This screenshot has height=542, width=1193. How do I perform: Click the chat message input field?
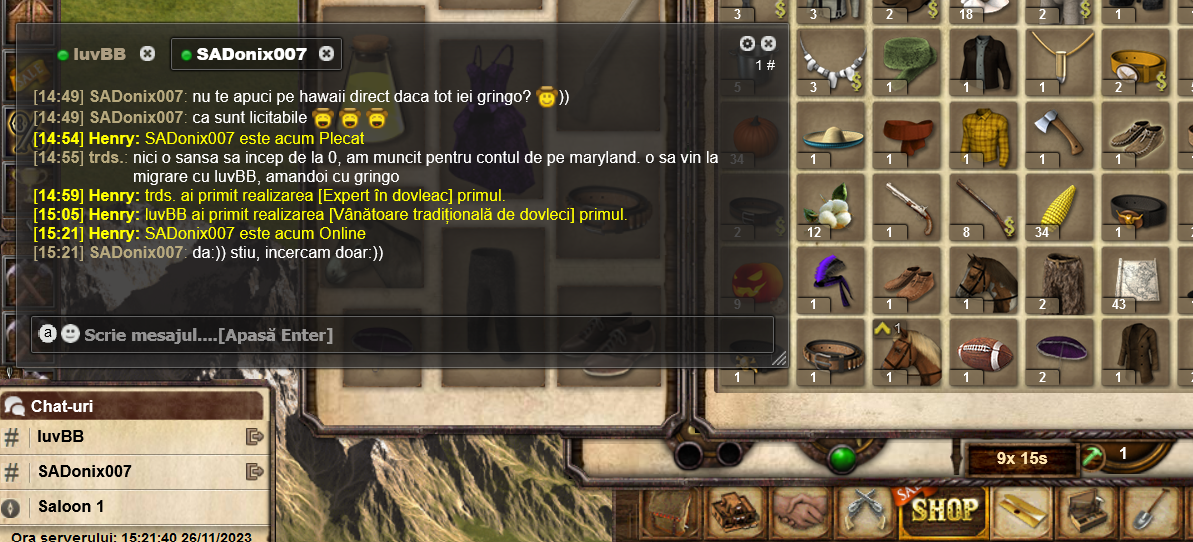(420, 335)
